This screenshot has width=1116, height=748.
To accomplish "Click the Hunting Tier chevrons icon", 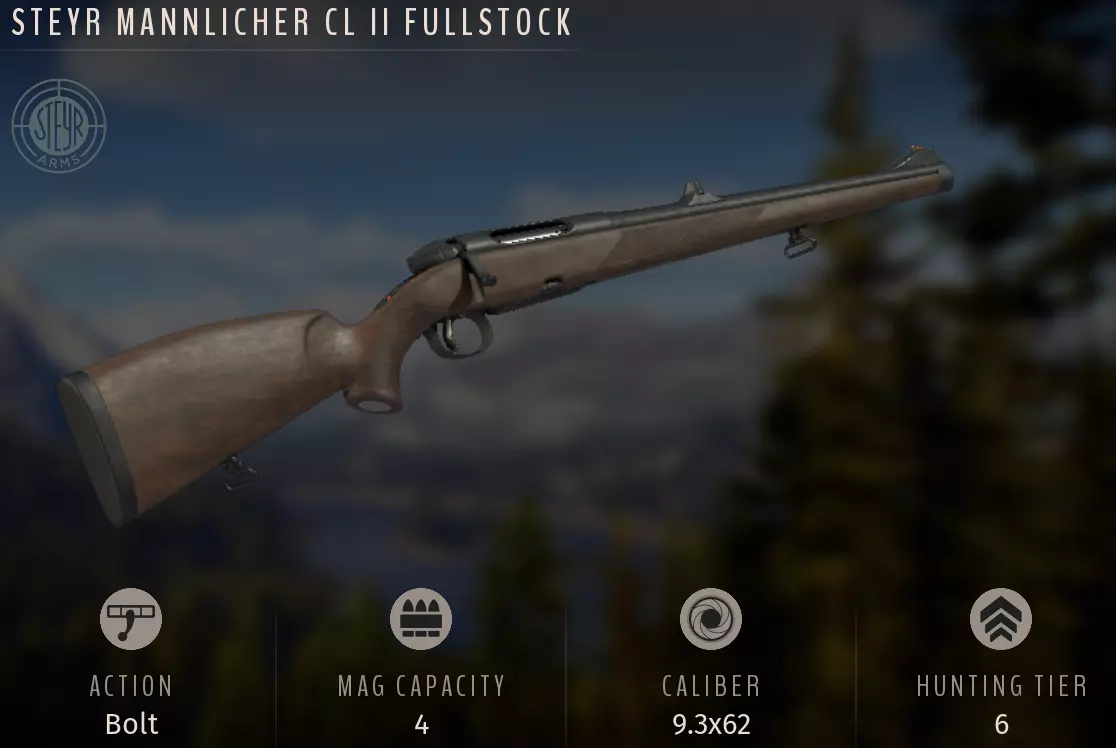I will 1001,619.
